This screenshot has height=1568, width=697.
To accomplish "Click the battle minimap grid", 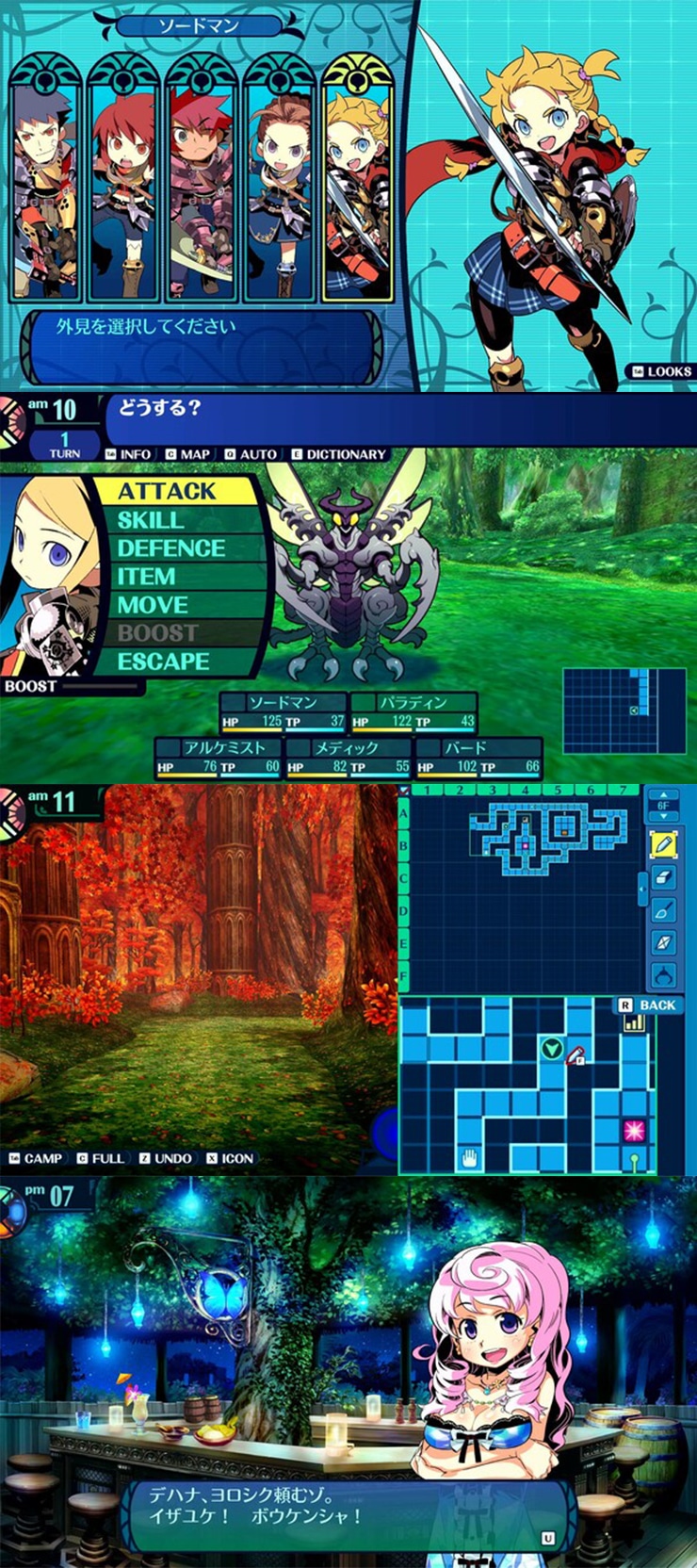I will pos(624,710).
